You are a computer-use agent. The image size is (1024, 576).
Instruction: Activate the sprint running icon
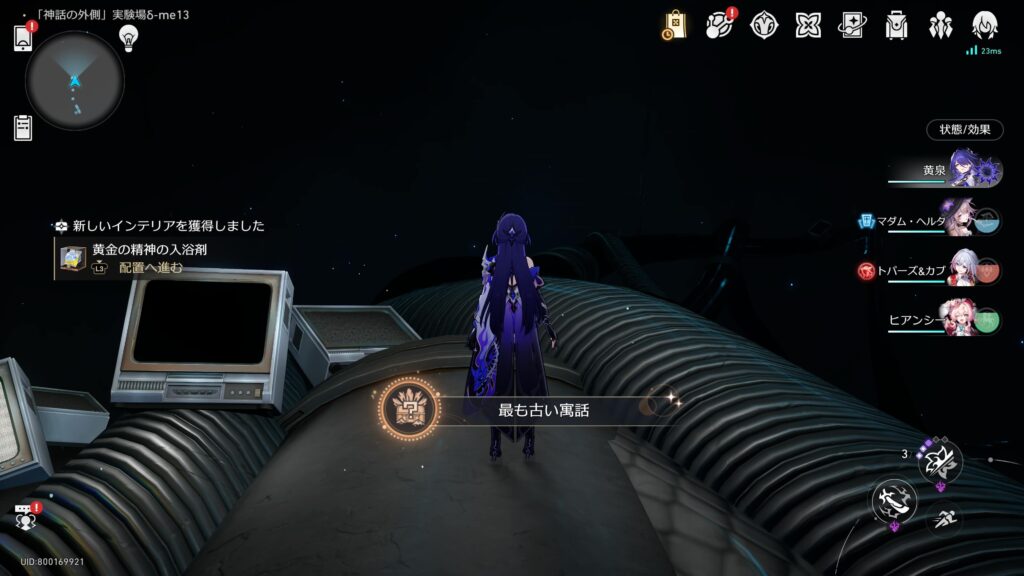[x=942, y=518]
